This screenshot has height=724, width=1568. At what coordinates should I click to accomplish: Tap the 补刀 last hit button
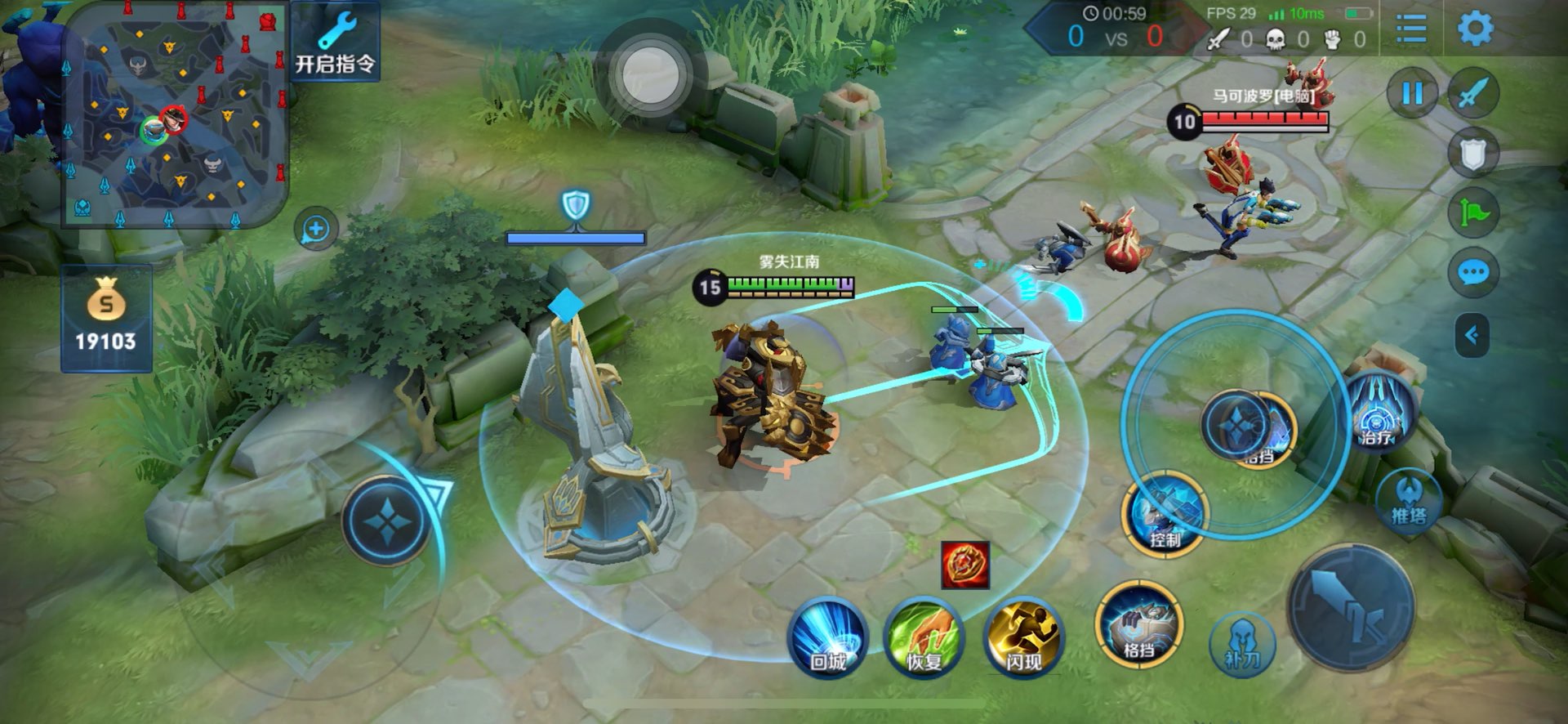(x=1241, y=643)
